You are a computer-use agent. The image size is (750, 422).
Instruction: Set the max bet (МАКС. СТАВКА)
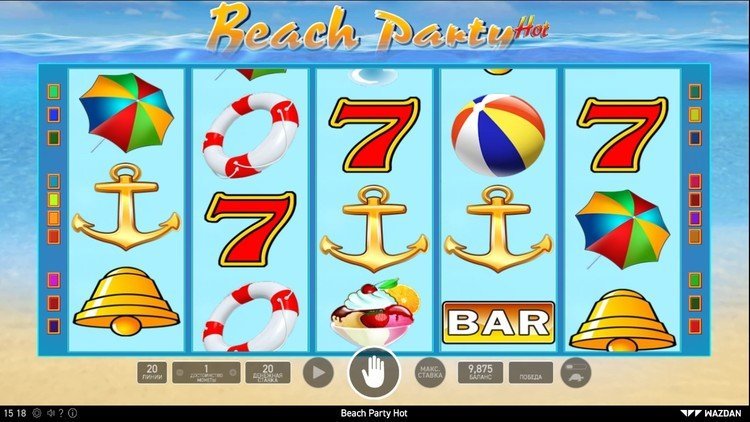click(429, 373)
